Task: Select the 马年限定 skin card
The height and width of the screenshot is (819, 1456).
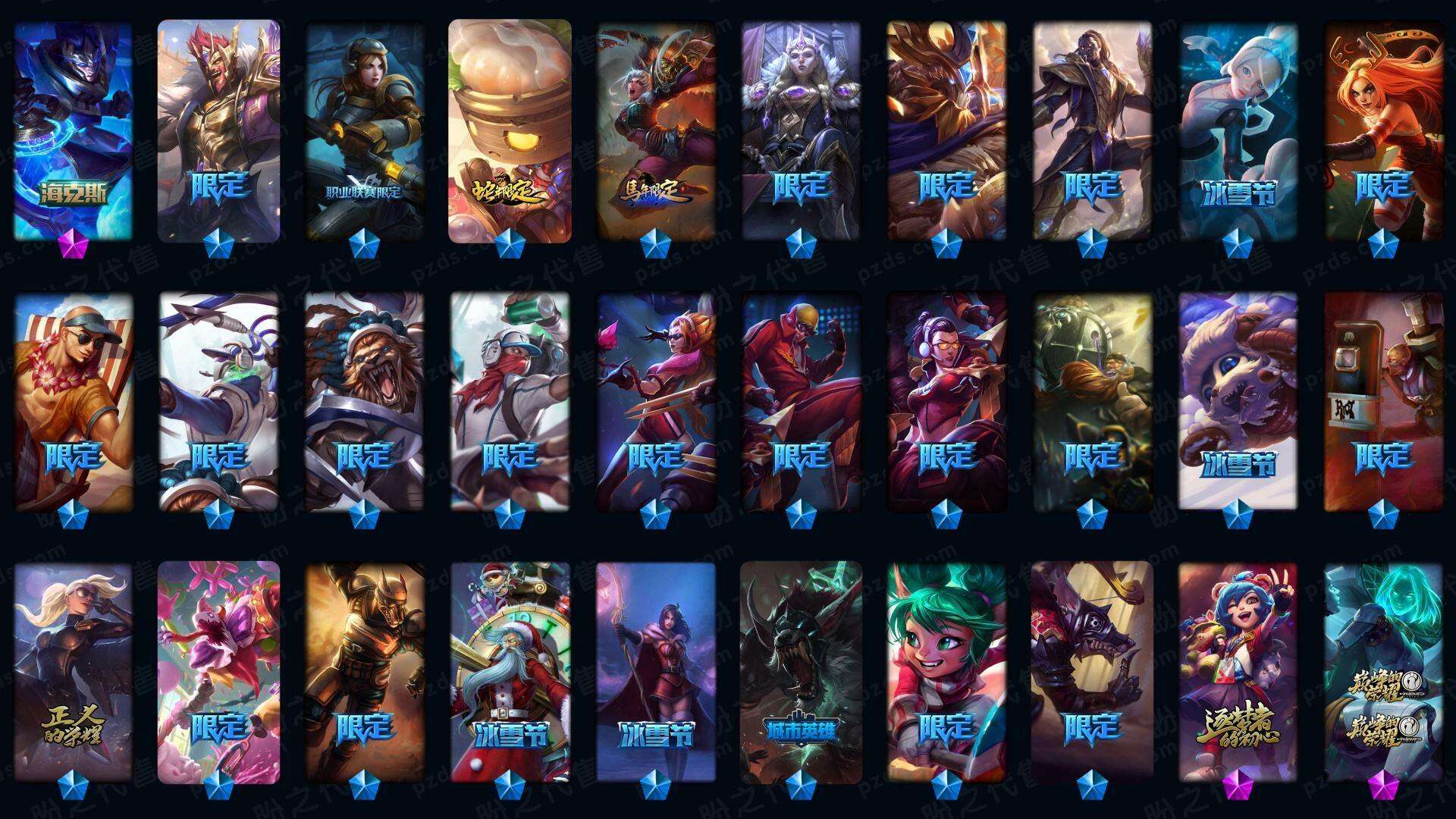Action: 655,130
